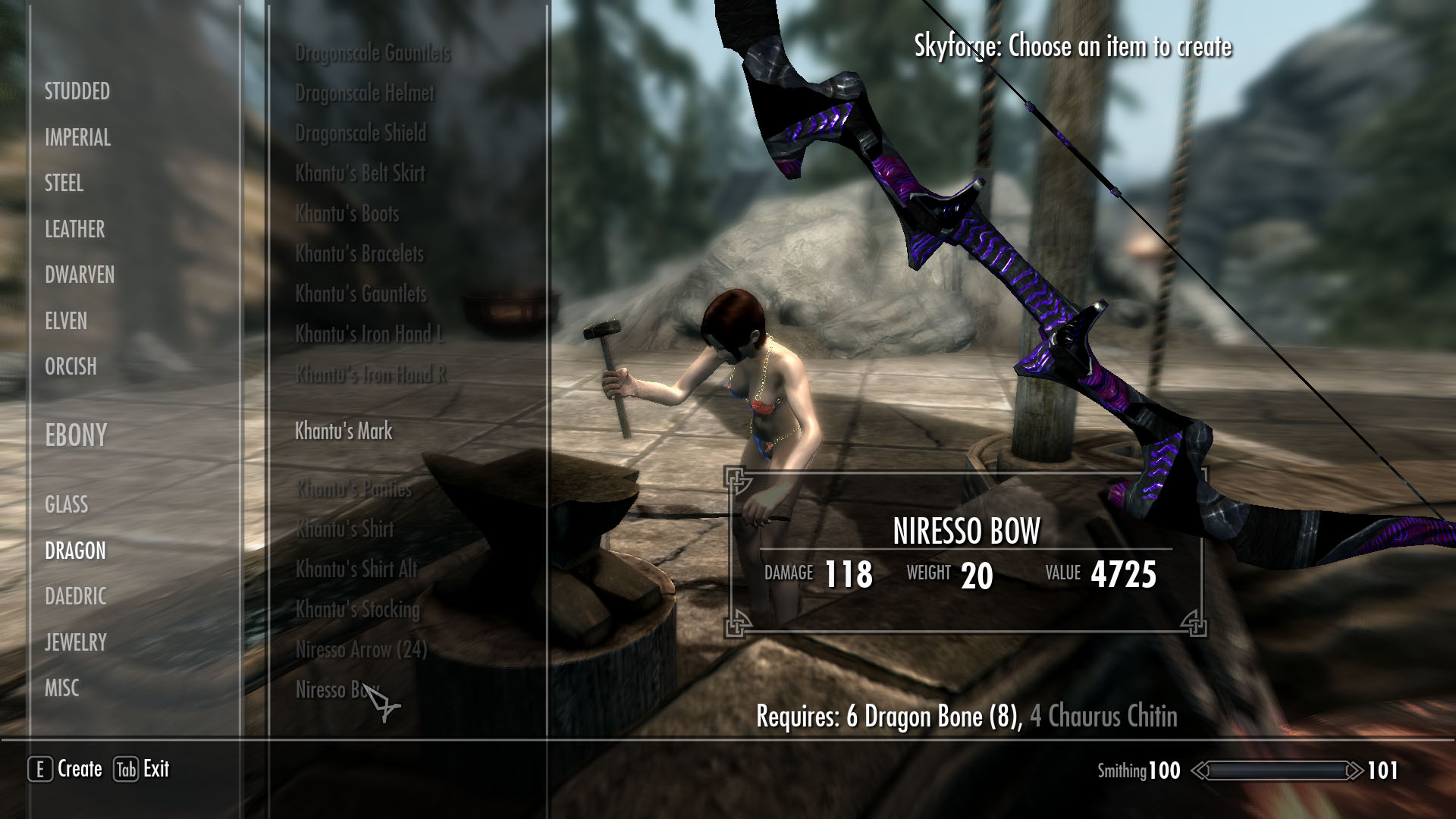Choose the Leather category
This screenshot has height=819, width=1456.
pos(74,229)
